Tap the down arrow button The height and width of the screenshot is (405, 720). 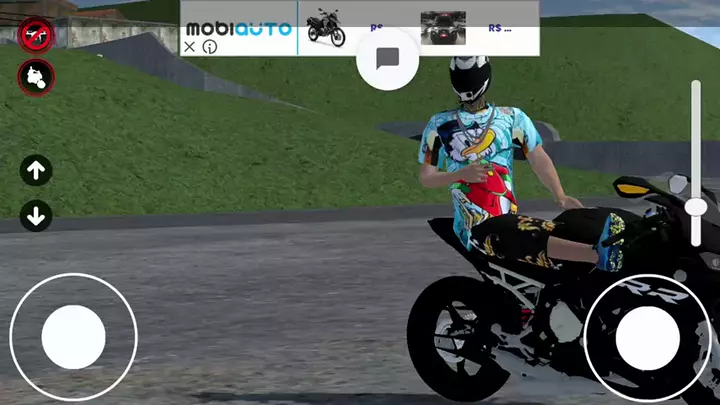tap(36, 215)
